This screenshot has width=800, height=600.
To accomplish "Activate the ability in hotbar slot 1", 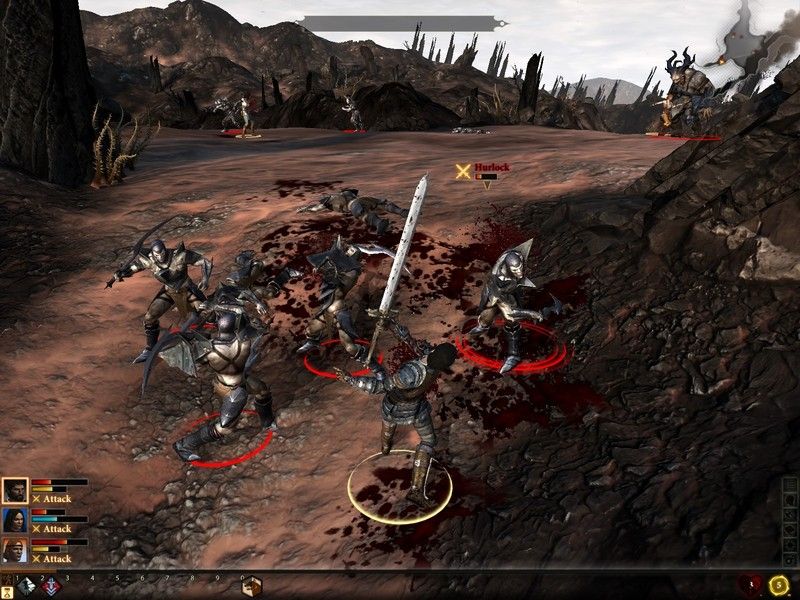I will pyautogui.click(x=27, y=587).
